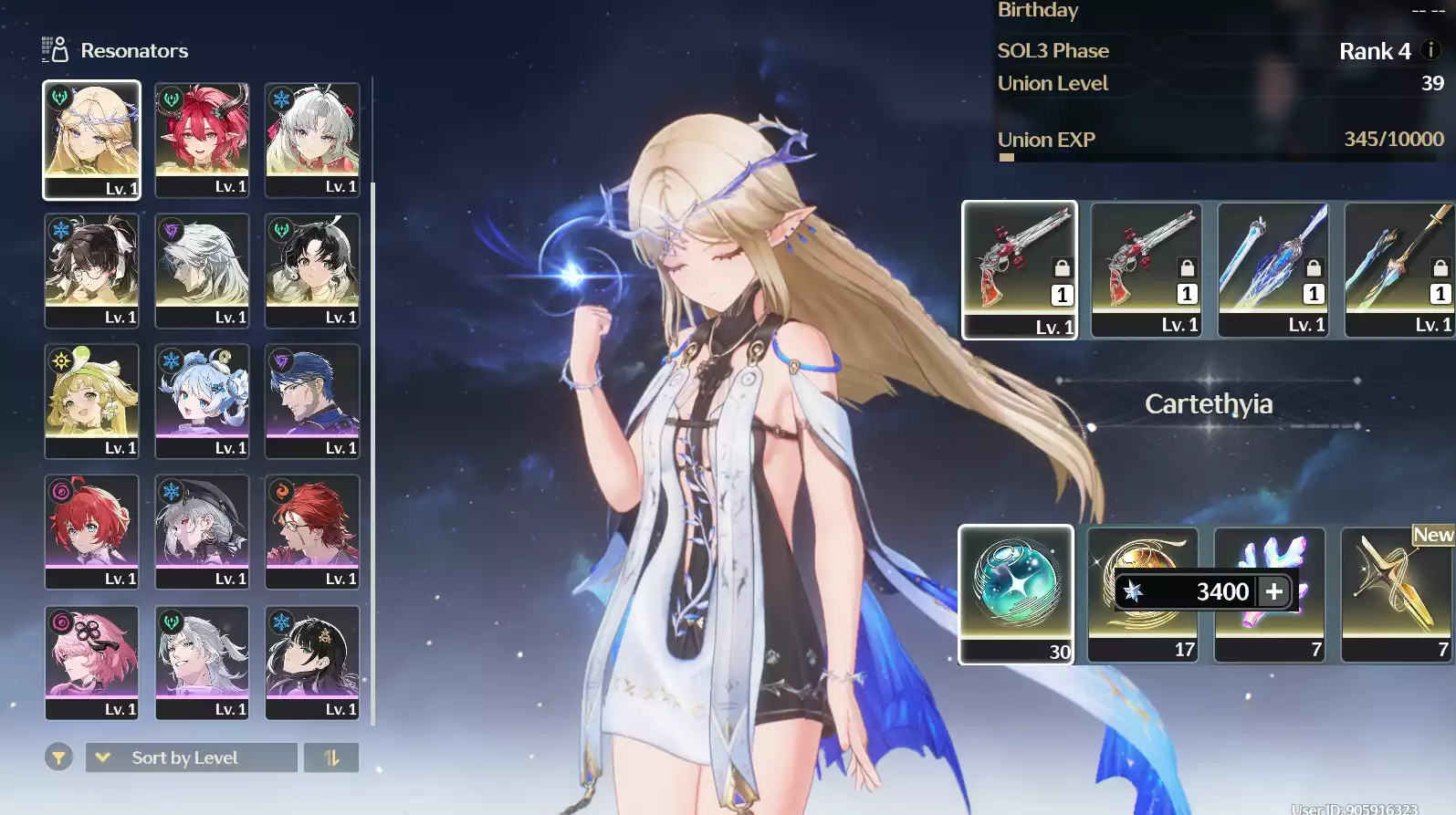1456x815 pixels.
Task: Show SOL3 Phase info via the i icon
Action: 1431,50
